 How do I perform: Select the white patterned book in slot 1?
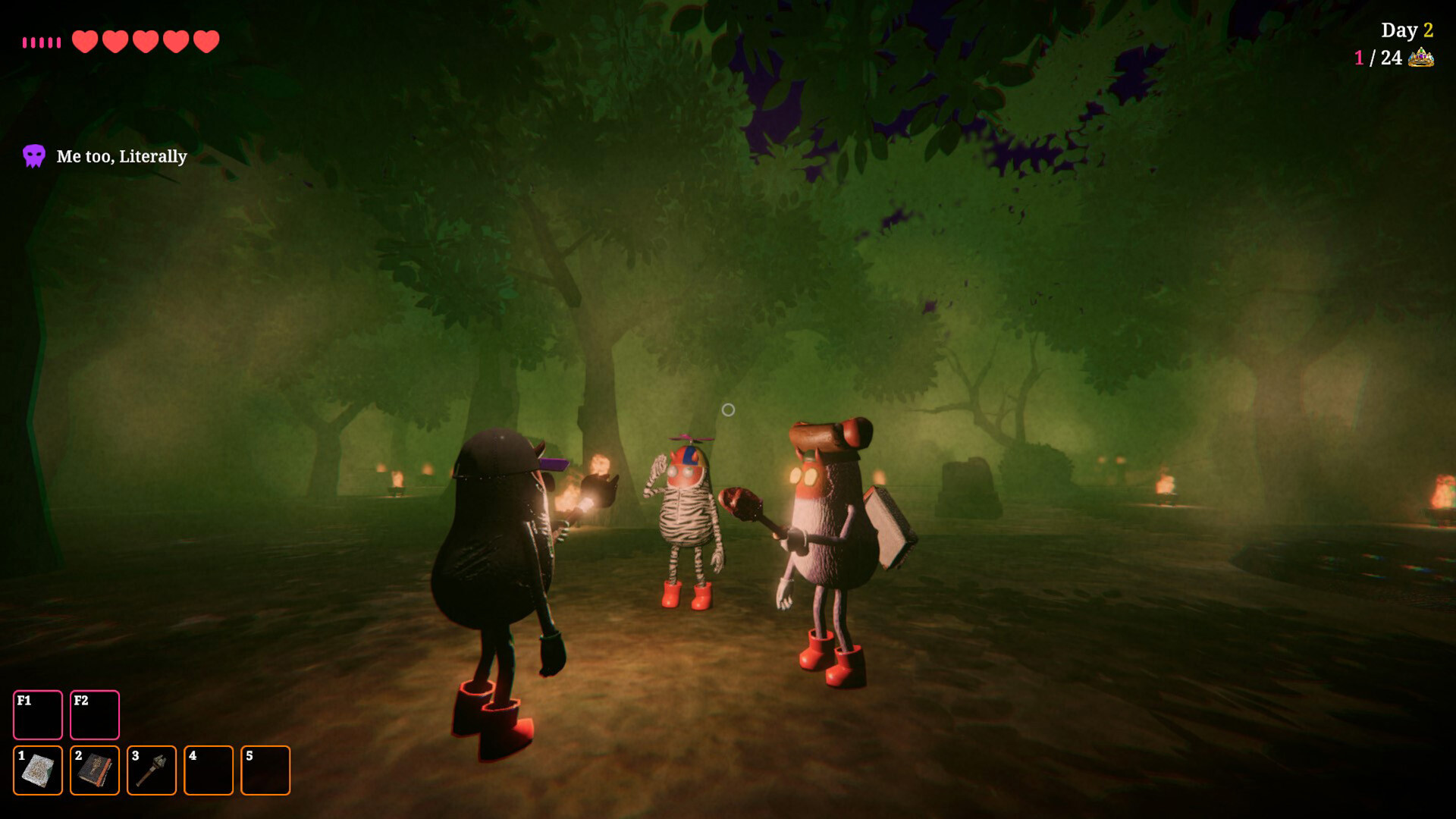pyautogui.click(x=38, y=770)
